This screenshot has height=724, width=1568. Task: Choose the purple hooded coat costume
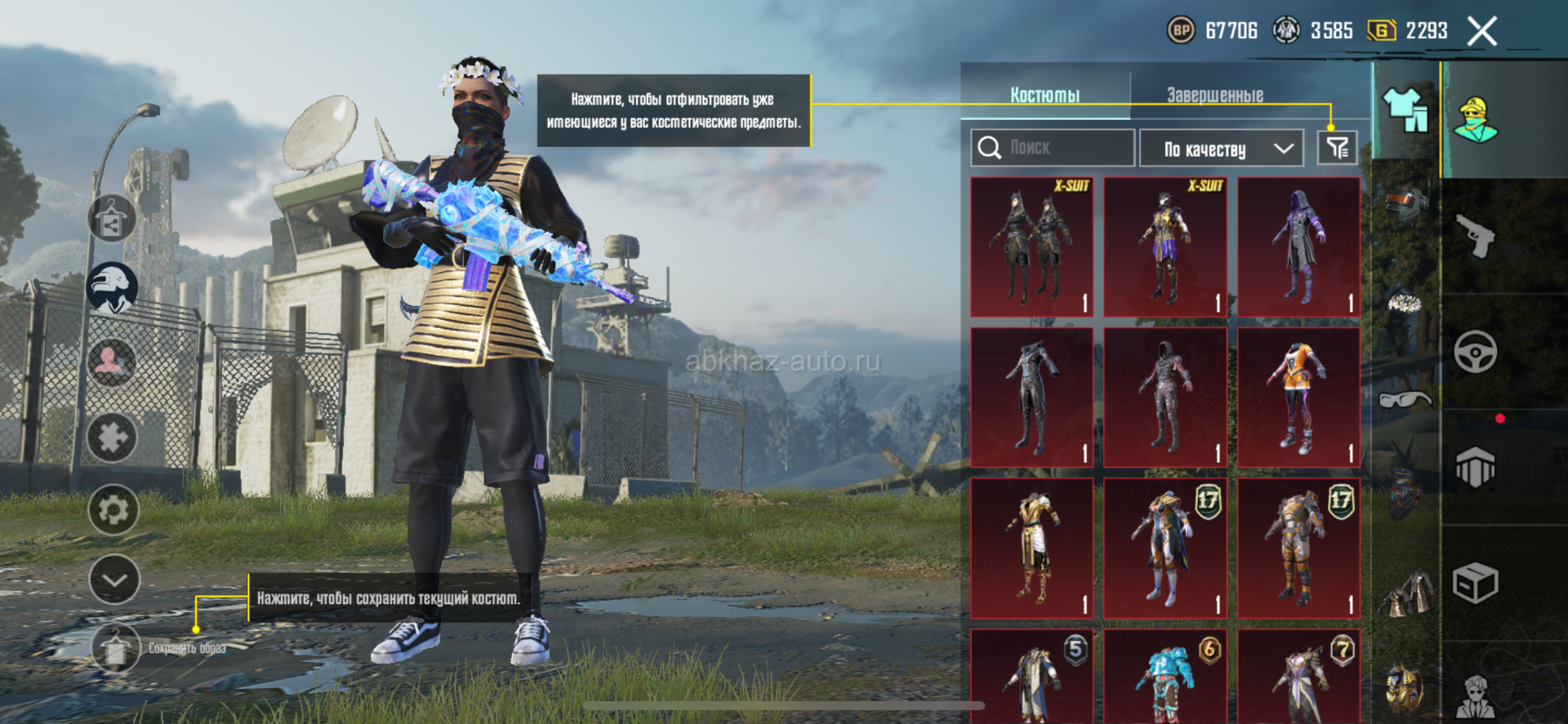click(x=1298, y=247)
